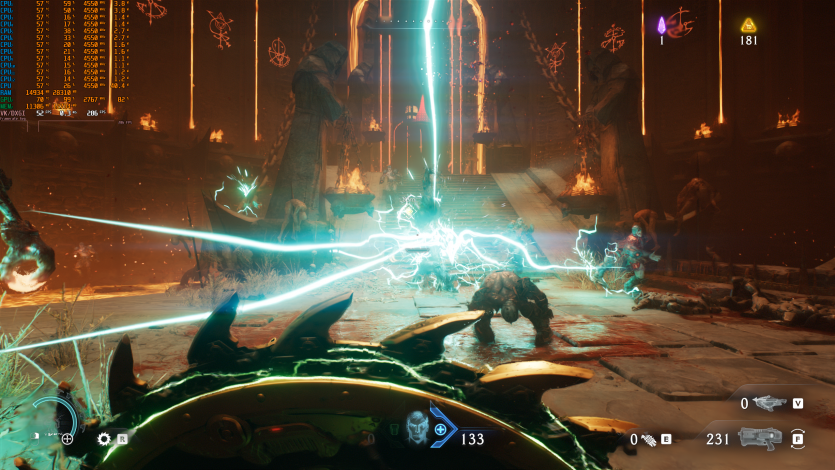Click the purple crystal currency icon
835x470 pixels.
(661, 24)
